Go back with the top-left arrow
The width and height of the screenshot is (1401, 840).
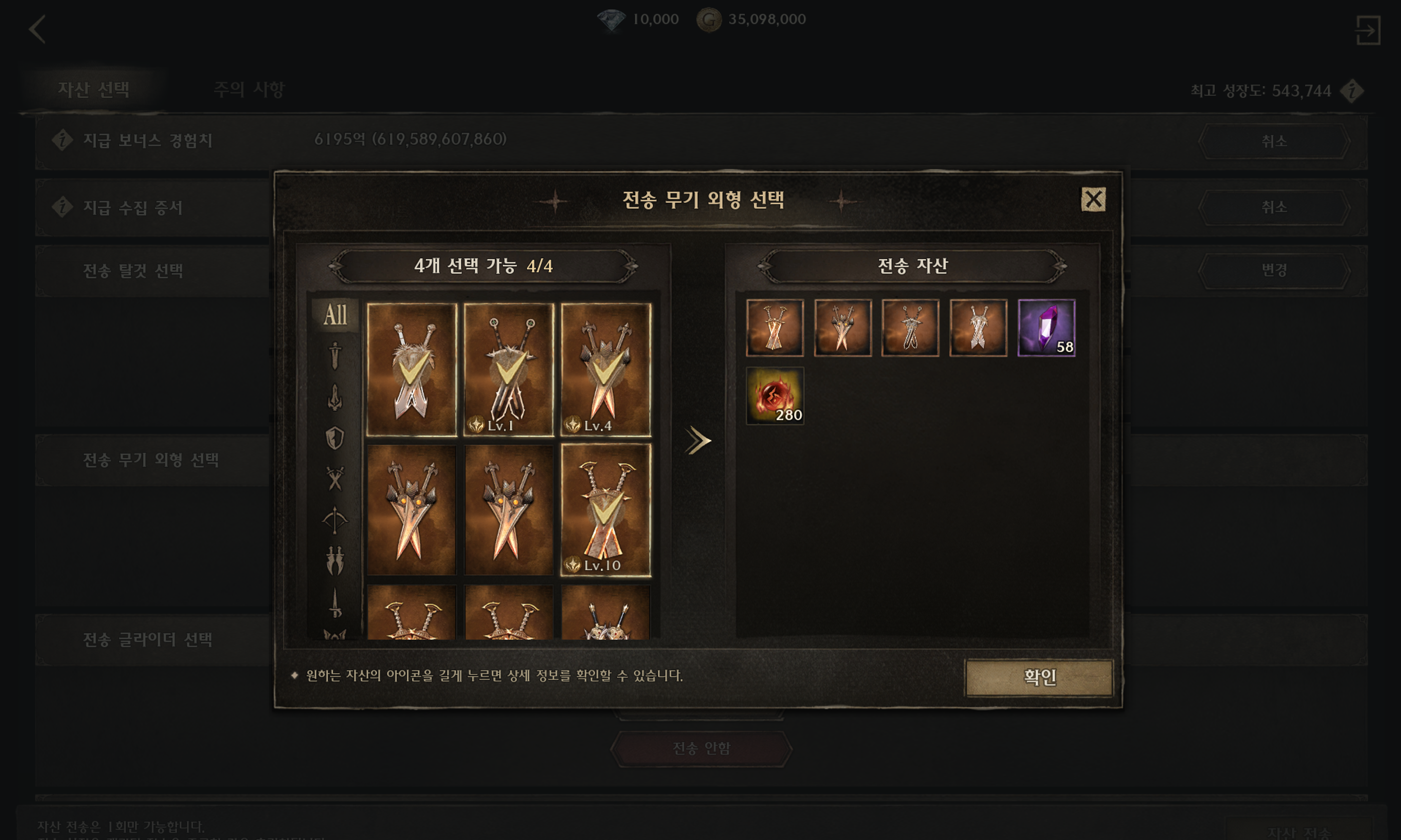(x=37, y=30)
